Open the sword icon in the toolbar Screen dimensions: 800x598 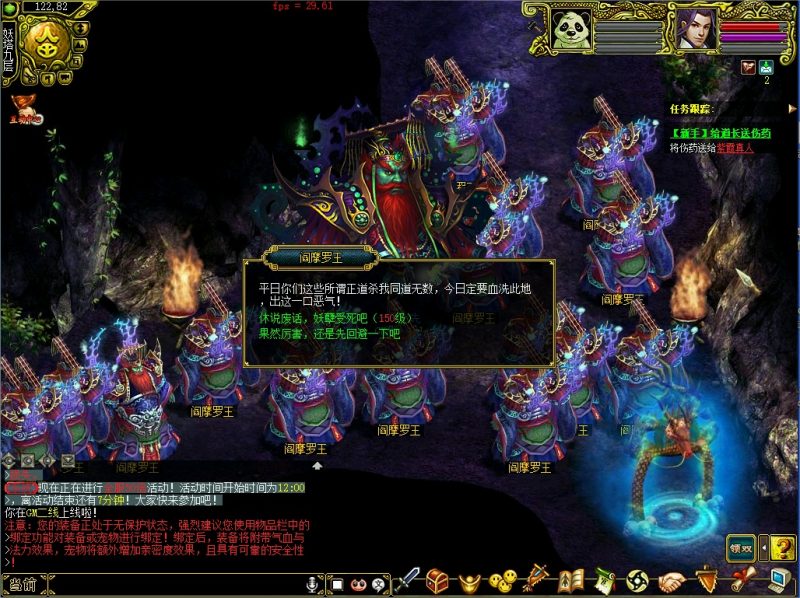click(x=409, y=579)
